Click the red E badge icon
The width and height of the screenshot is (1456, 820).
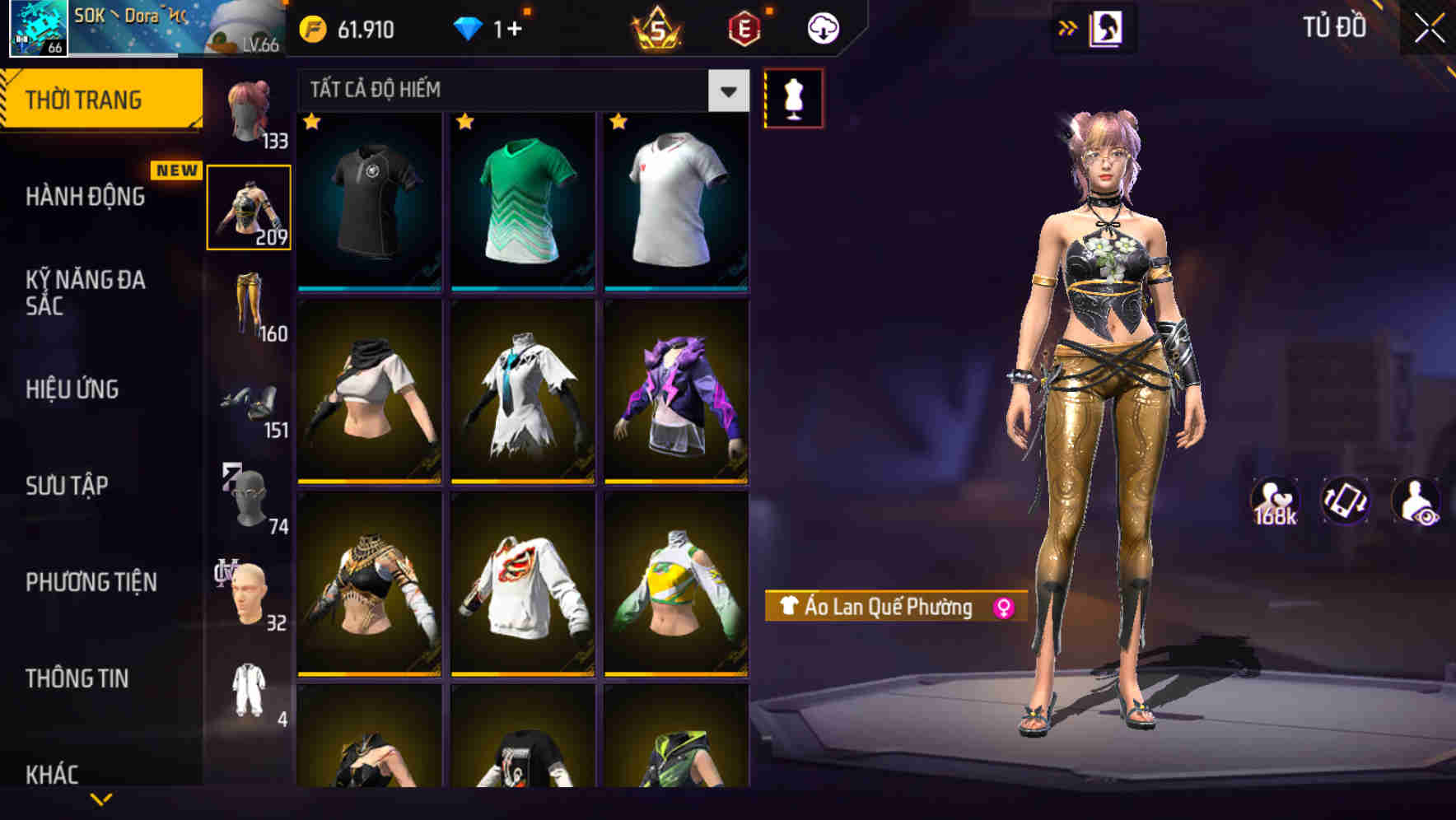[x=744, y=27]
